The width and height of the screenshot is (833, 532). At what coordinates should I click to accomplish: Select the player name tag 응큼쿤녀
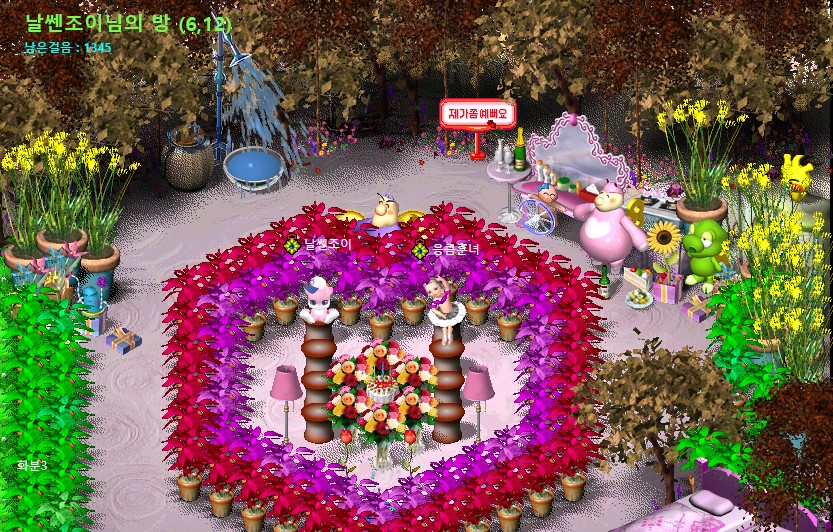[454, 249]
